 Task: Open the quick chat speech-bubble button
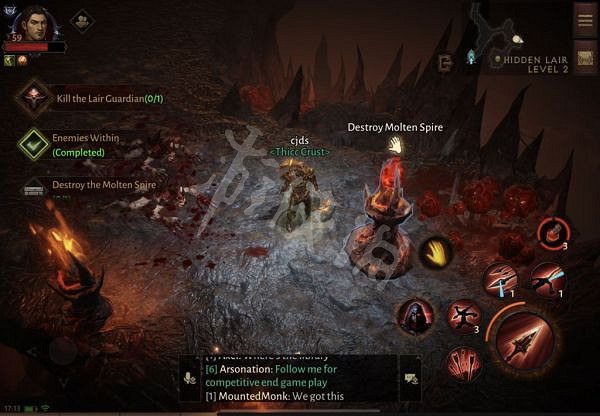(x=409, y=378)
